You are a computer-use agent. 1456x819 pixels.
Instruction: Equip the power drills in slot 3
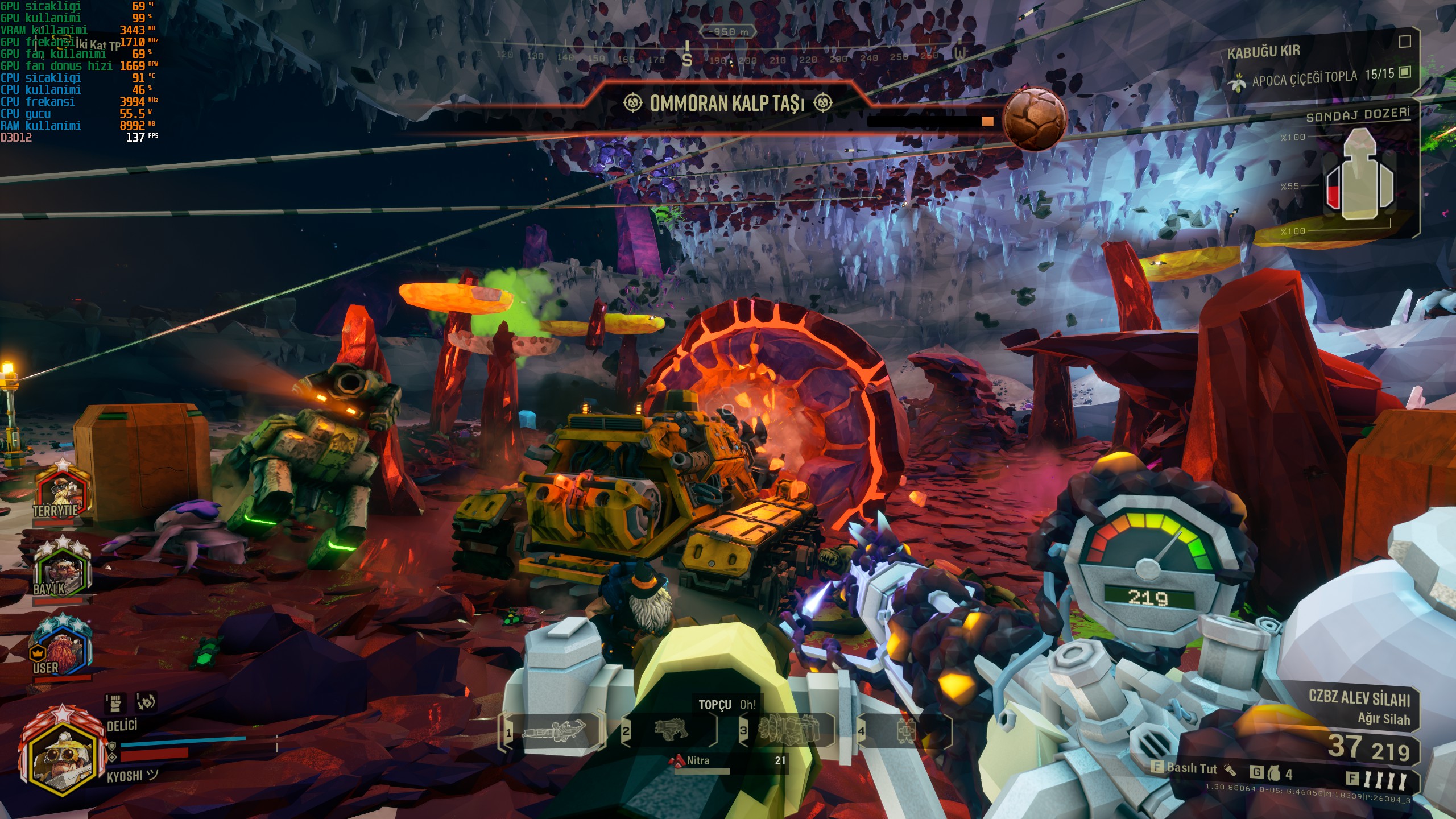point(789,730)
